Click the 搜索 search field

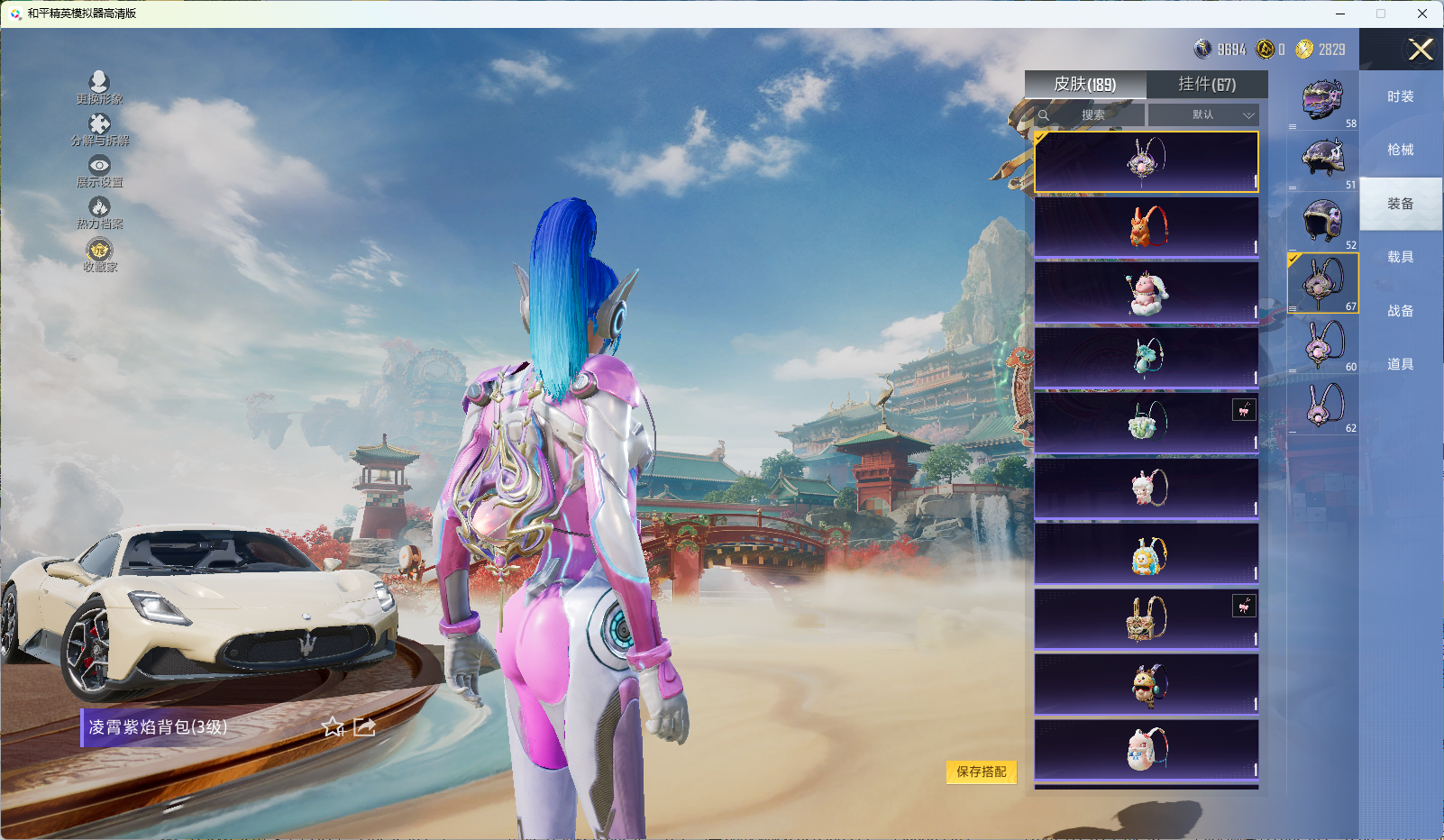tap(1092, 115)
